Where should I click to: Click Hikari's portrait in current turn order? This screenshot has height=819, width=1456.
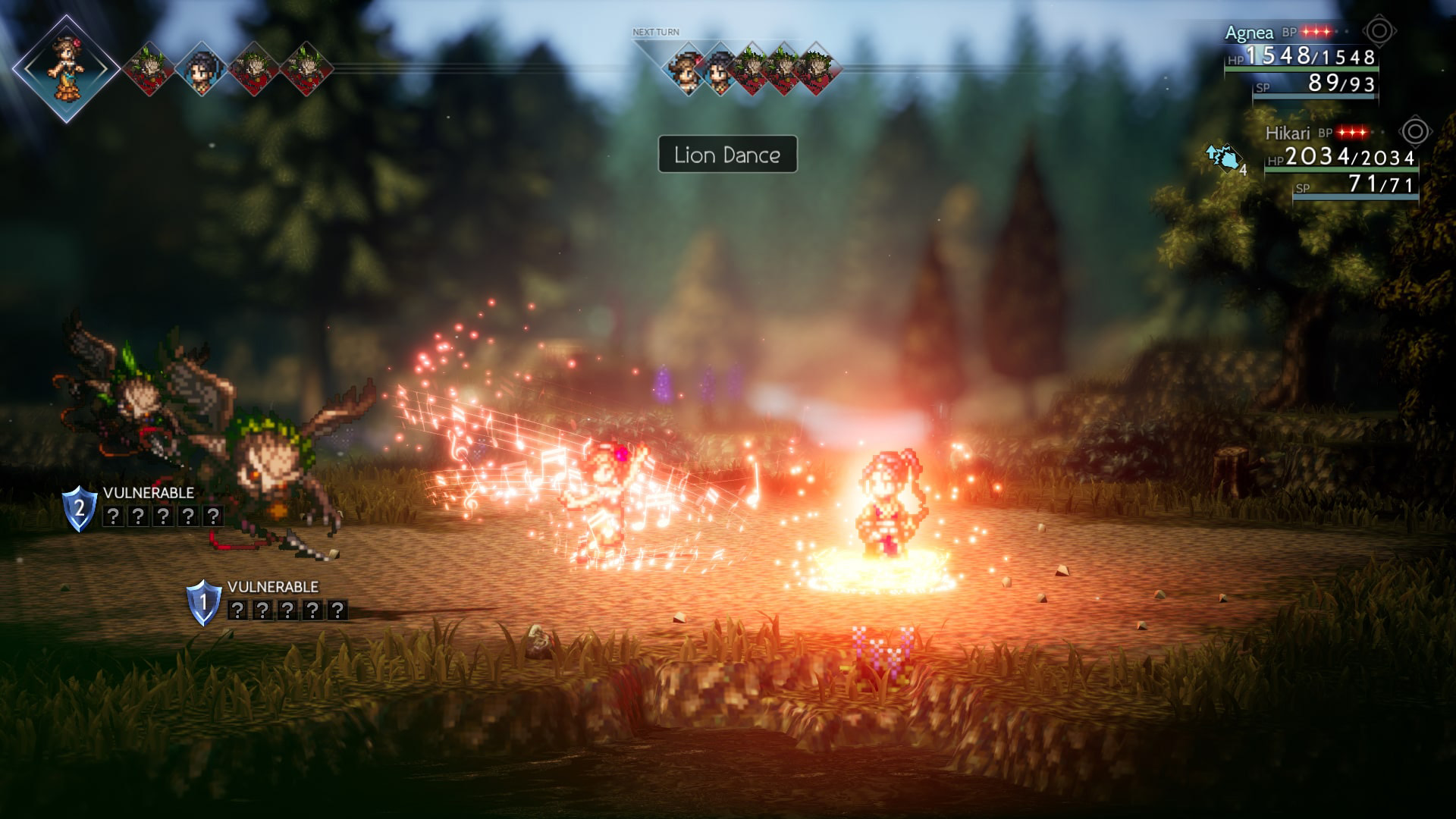coord(202,68)
